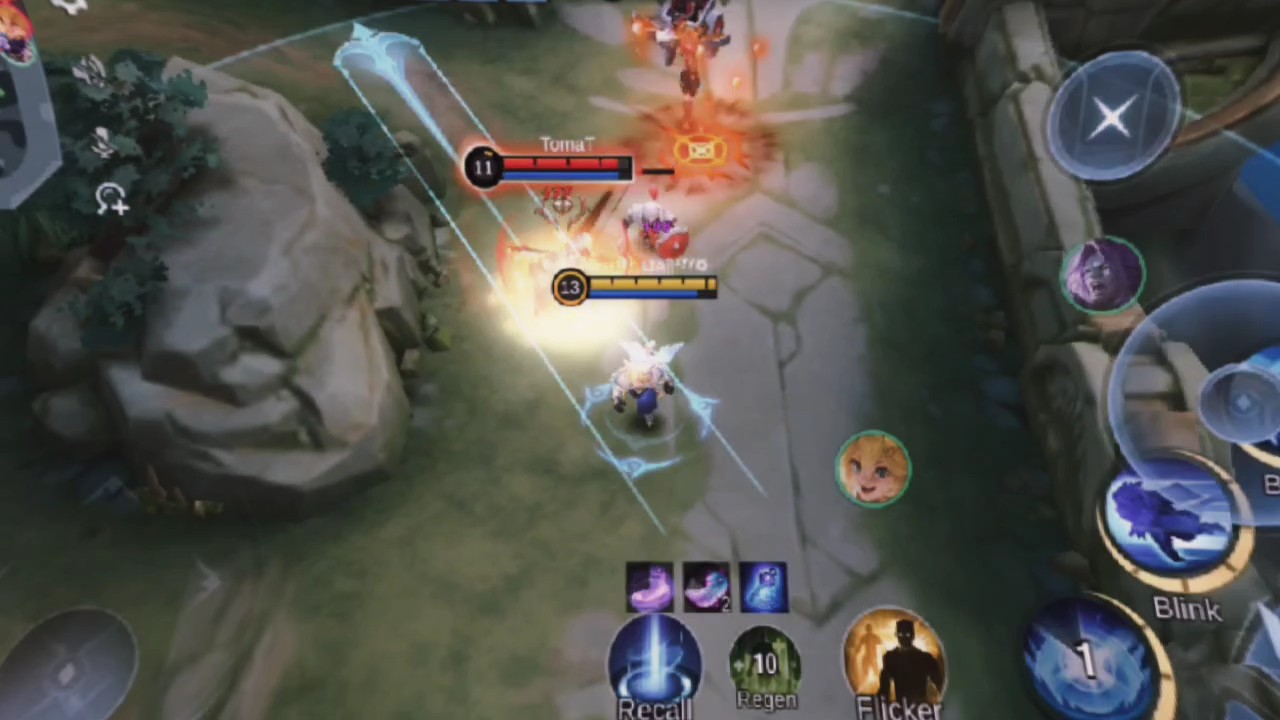
Task: Select the purple-haired hero portrait
Action: [x=1104, y=273]
